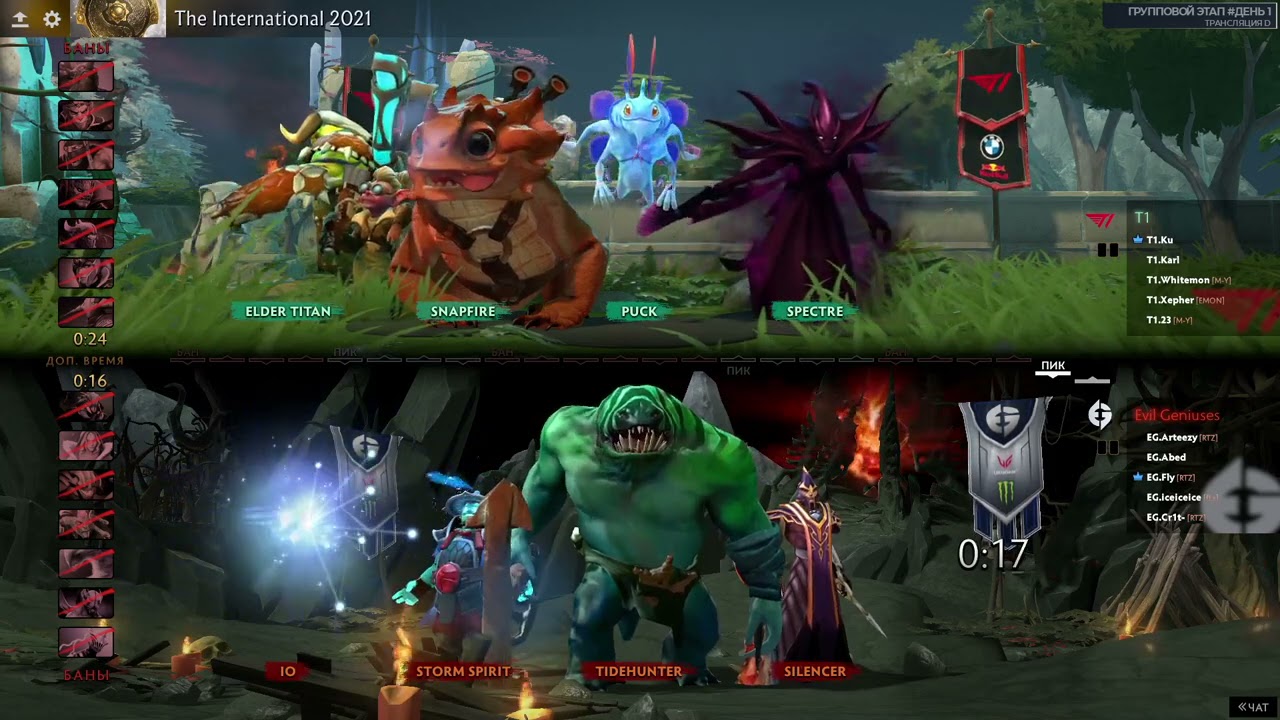Screen dimensions: 1280x720
Task: Open the settings gear icon
Action: point(52,19)
